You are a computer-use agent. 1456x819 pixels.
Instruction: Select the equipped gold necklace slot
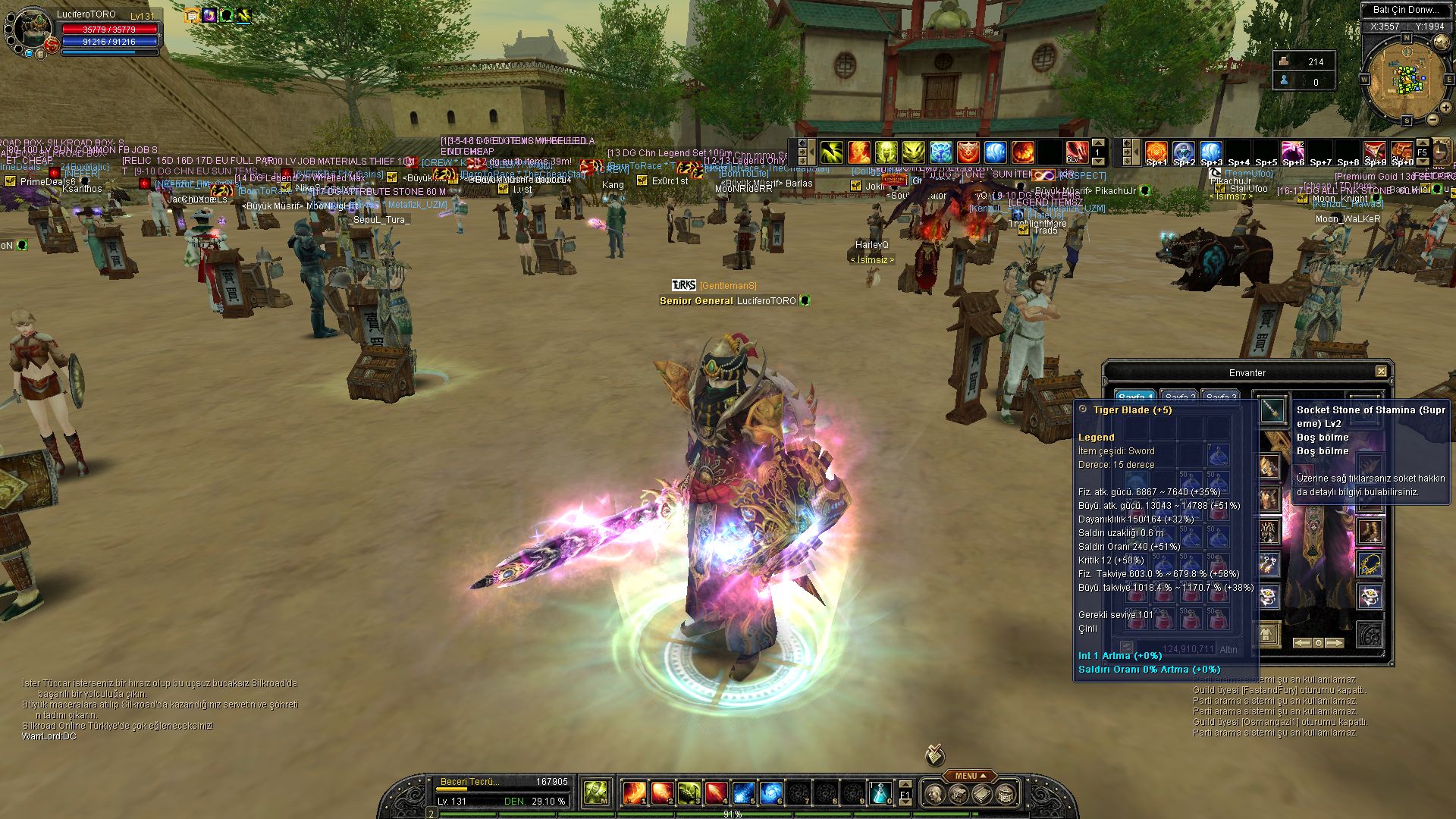(1369, 564)
